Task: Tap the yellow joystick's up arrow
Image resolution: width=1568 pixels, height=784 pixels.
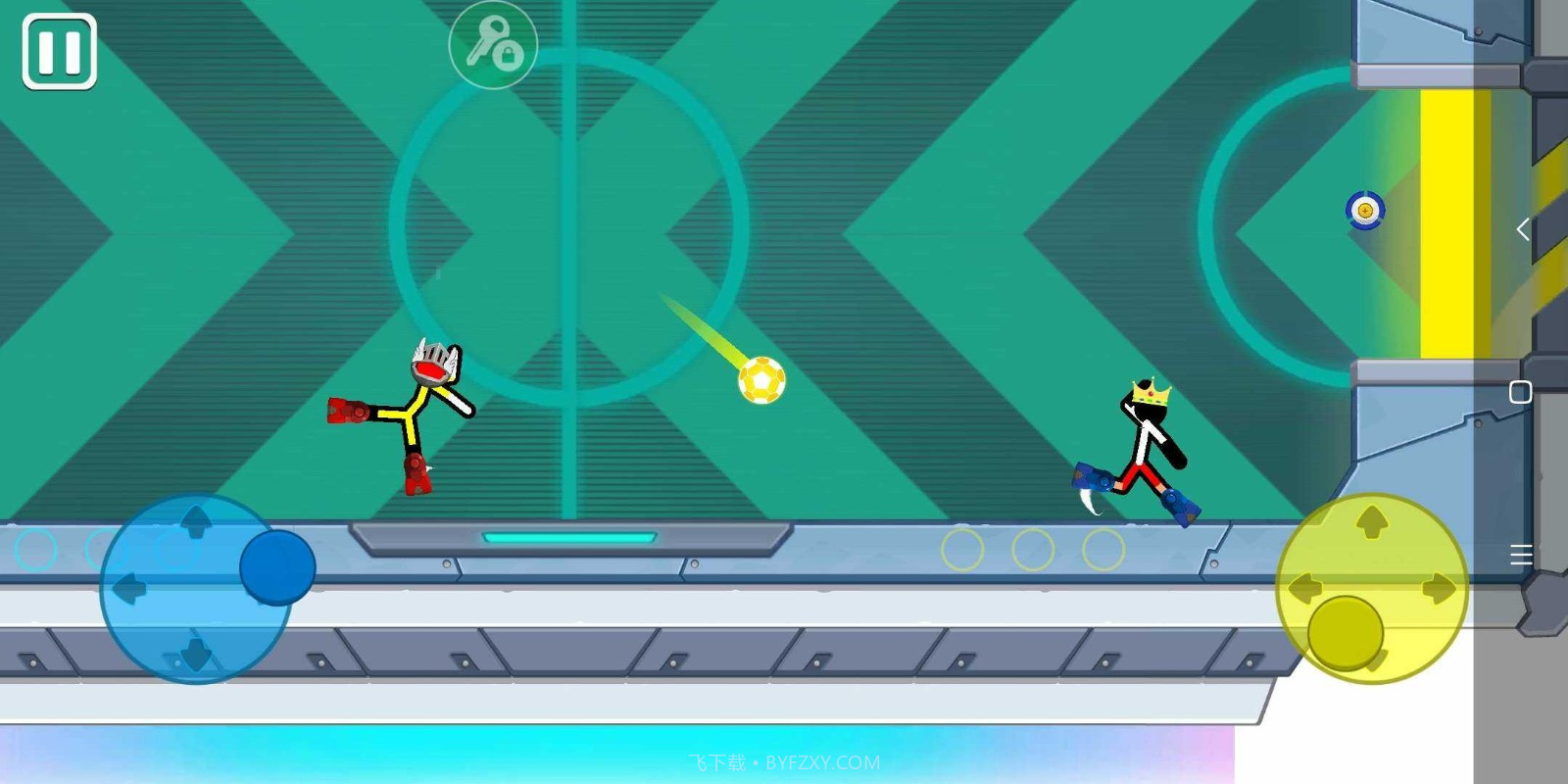Action: tap(1371, 521)
